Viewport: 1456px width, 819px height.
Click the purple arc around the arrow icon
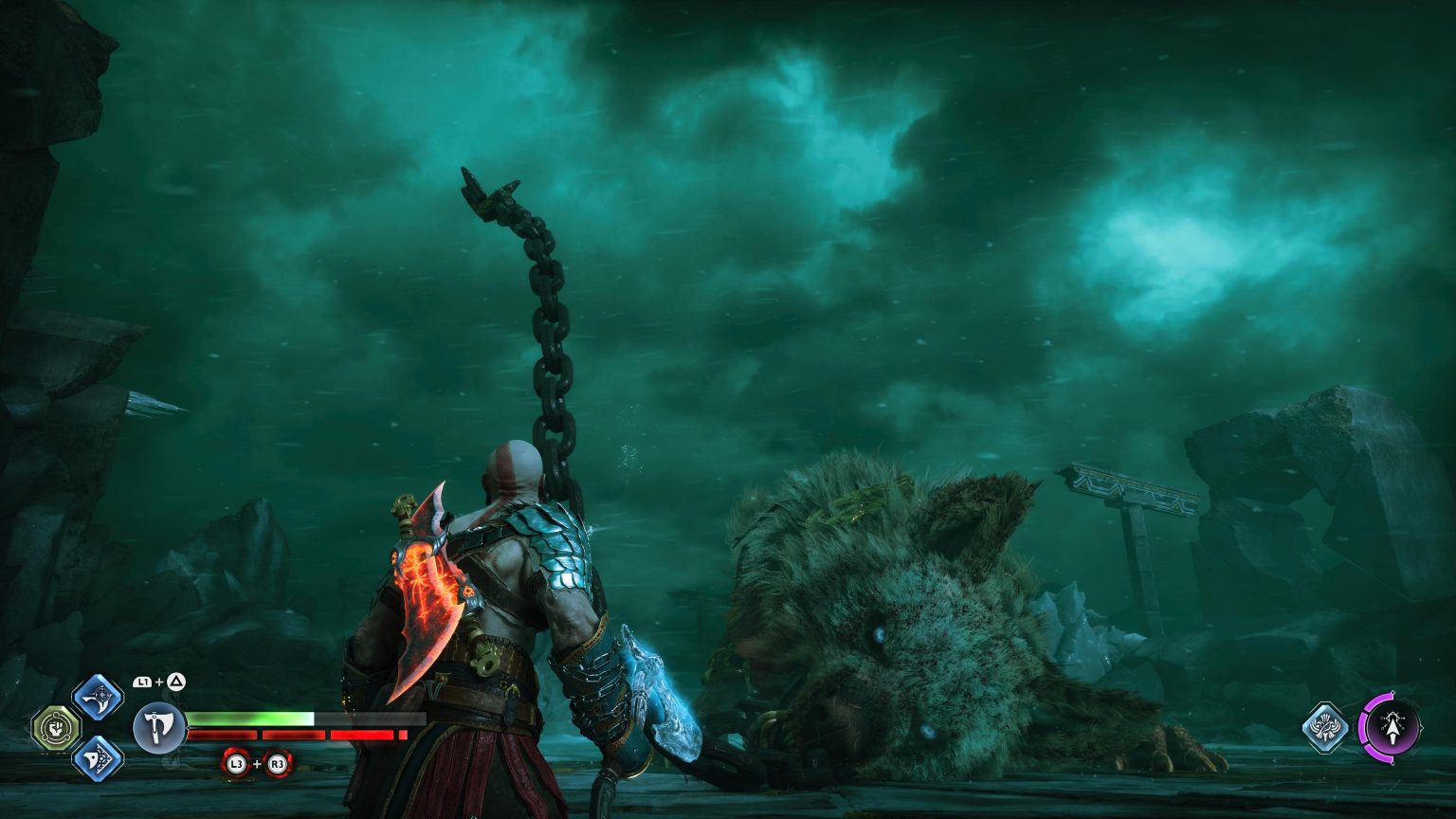(1364, 726)
